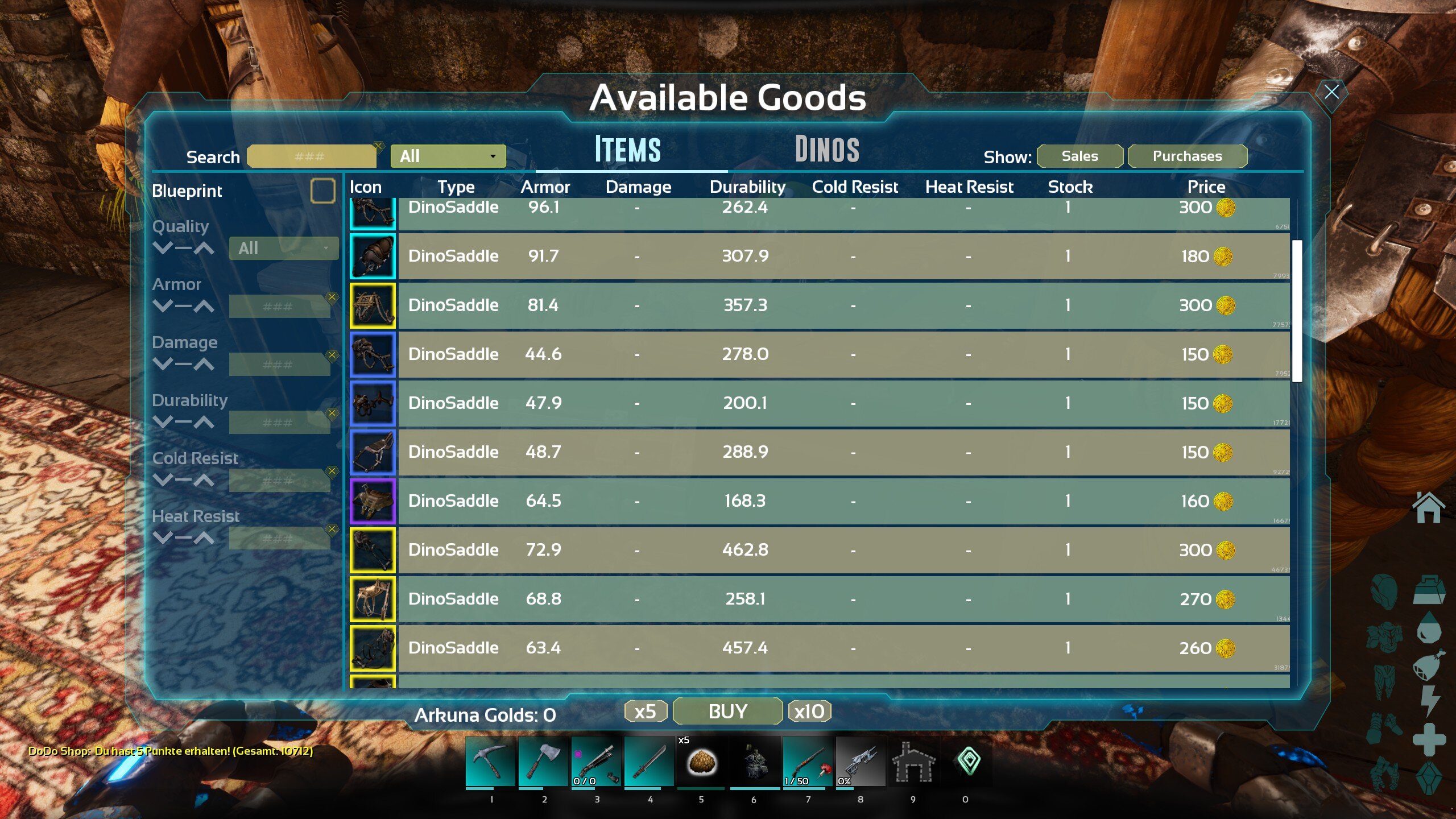Toggle the Blueprint checkbox
This screenshot has width=1456, height=819.
pos(322,191)
